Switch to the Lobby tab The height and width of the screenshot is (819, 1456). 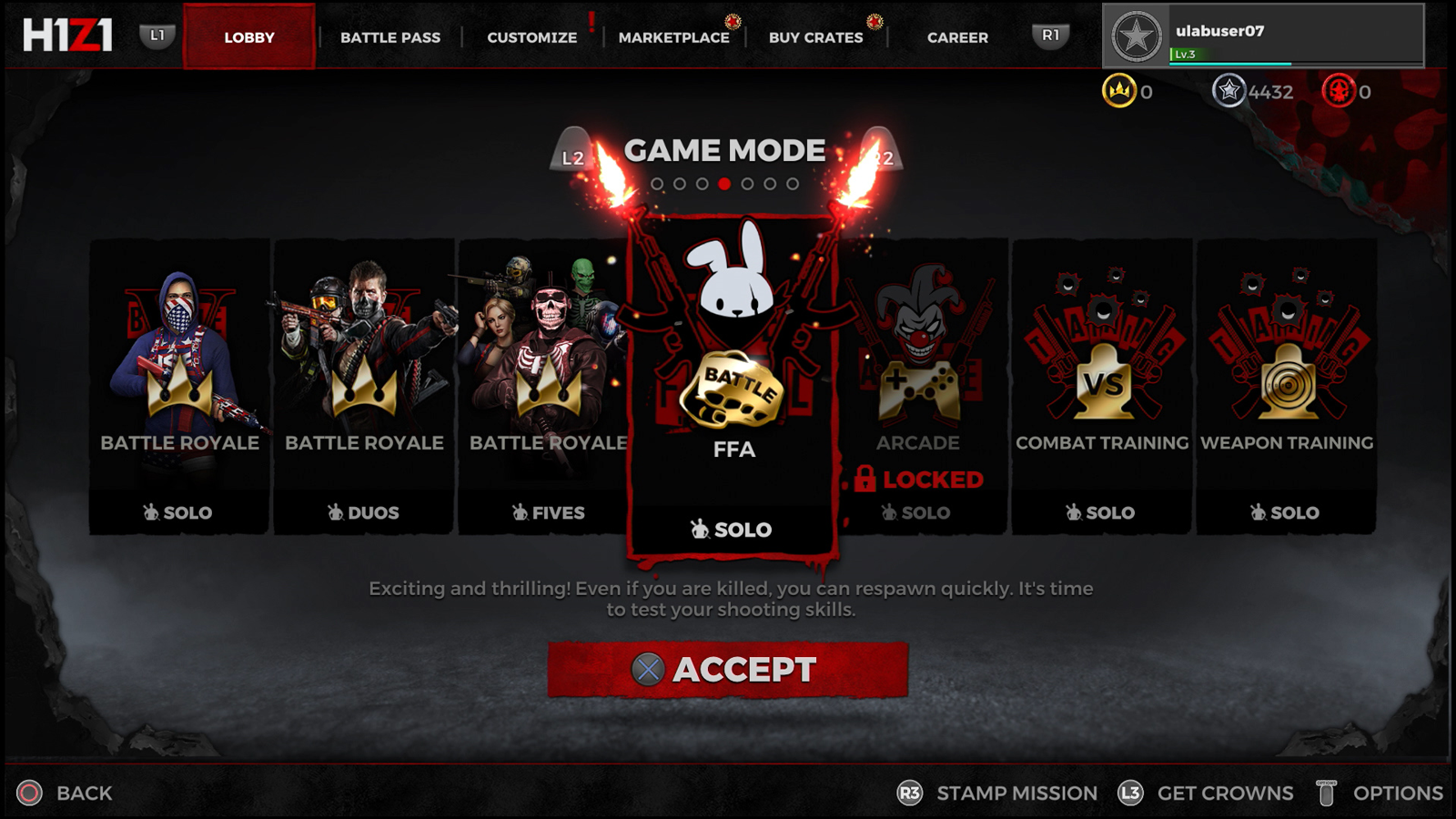[x=248, y=37]
